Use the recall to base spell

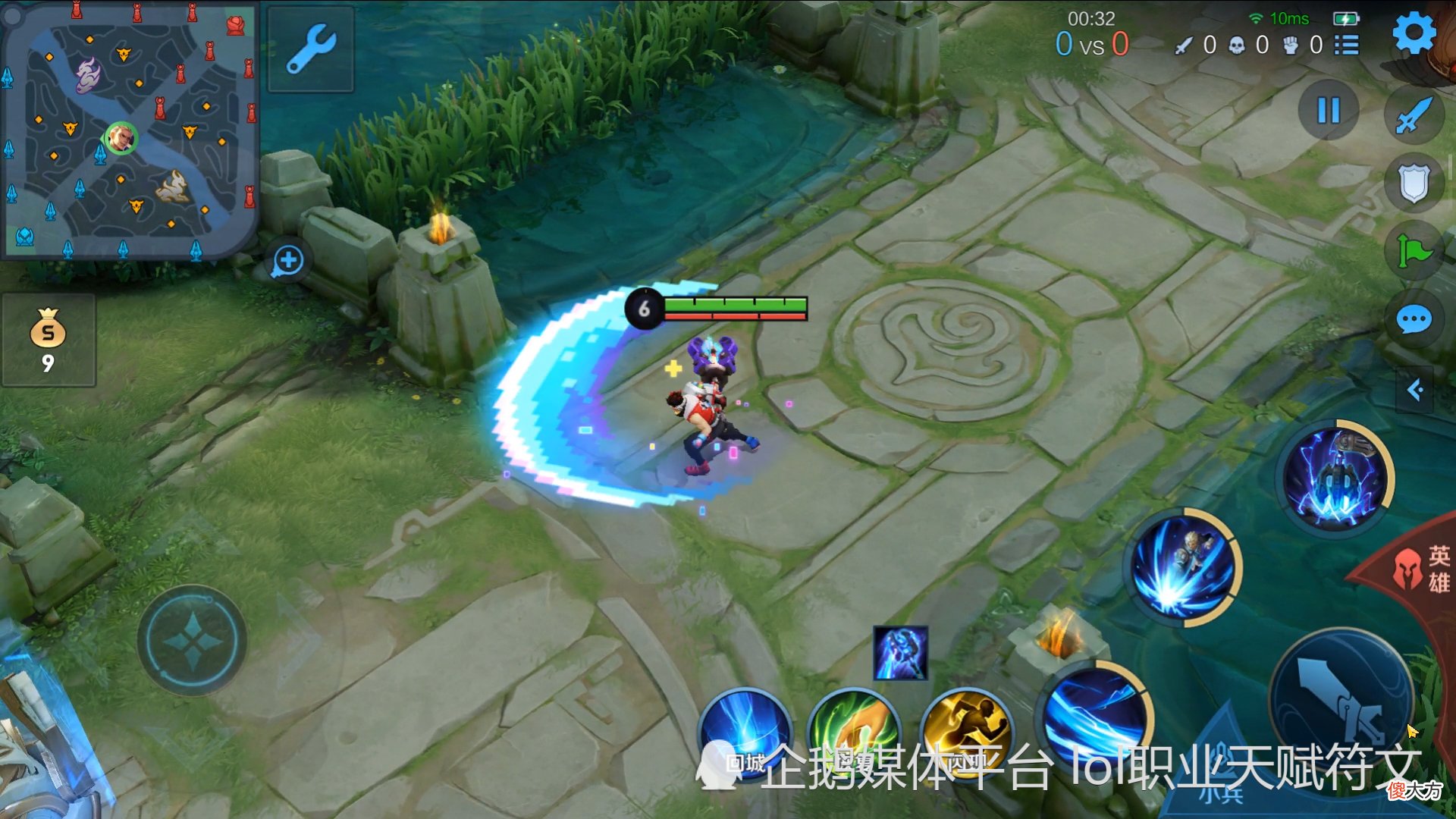[745, 732]
